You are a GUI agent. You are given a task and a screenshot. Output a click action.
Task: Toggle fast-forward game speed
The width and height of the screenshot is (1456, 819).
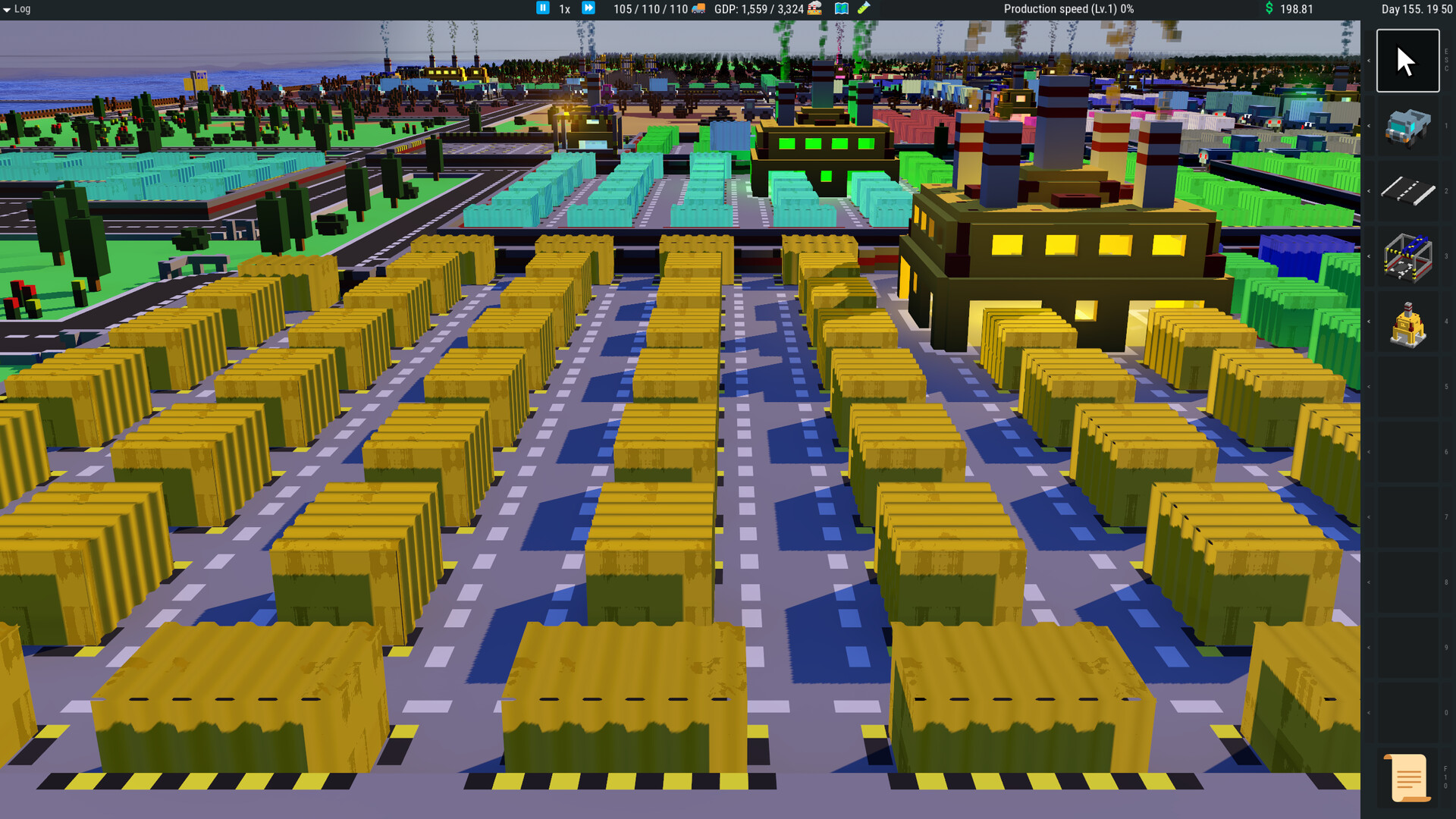tap(589, 8)
